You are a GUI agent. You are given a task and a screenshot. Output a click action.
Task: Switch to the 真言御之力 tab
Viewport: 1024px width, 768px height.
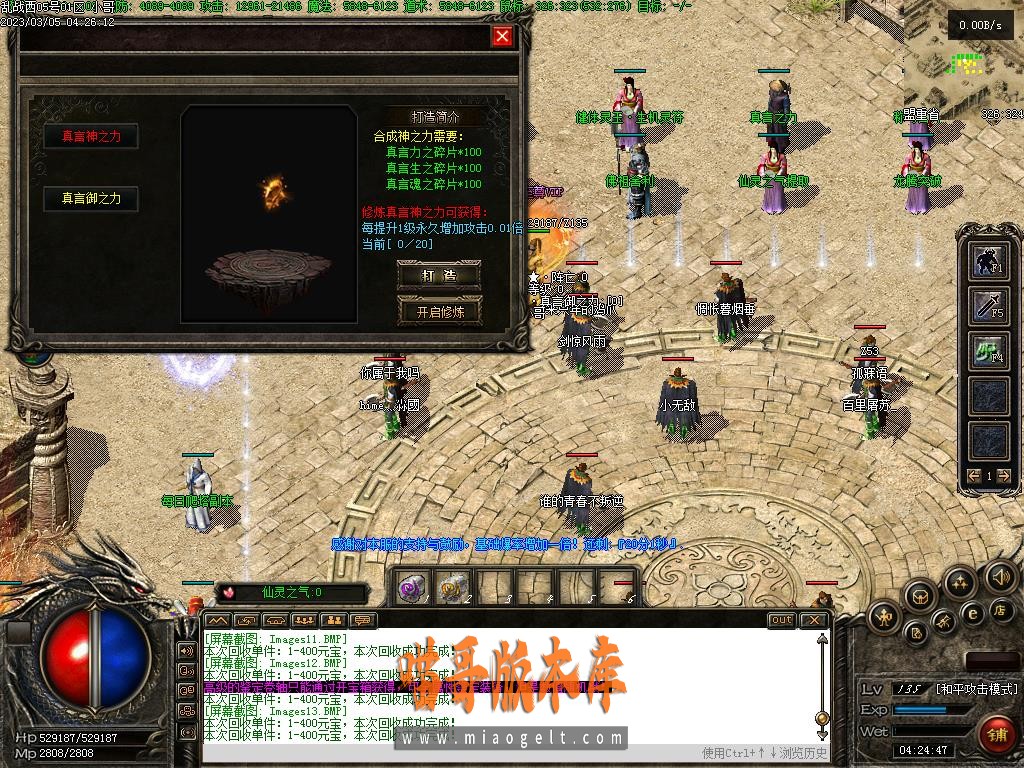[91, 199]
